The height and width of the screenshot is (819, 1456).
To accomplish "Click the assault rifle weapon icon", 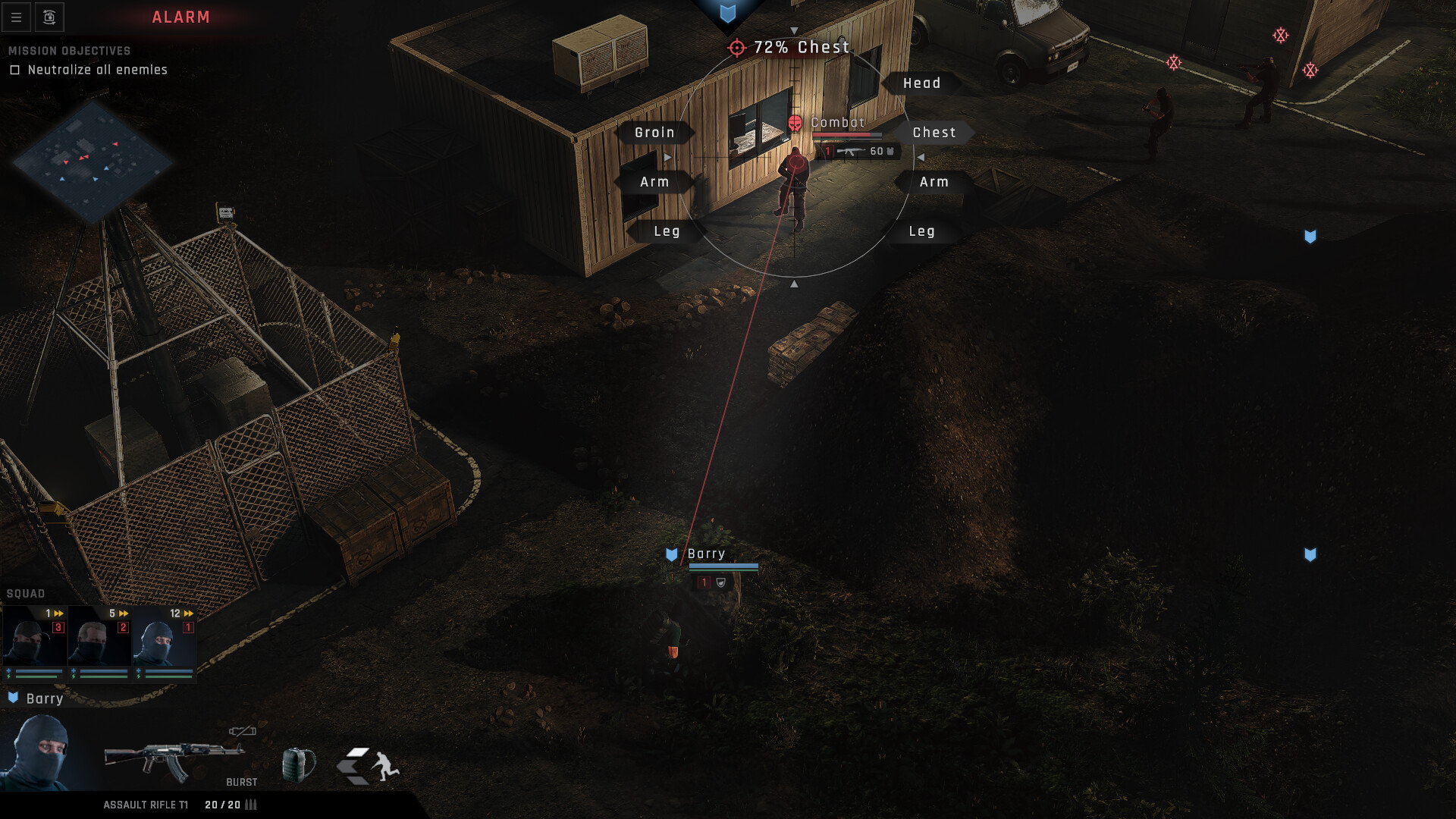I will coord(174,761).
